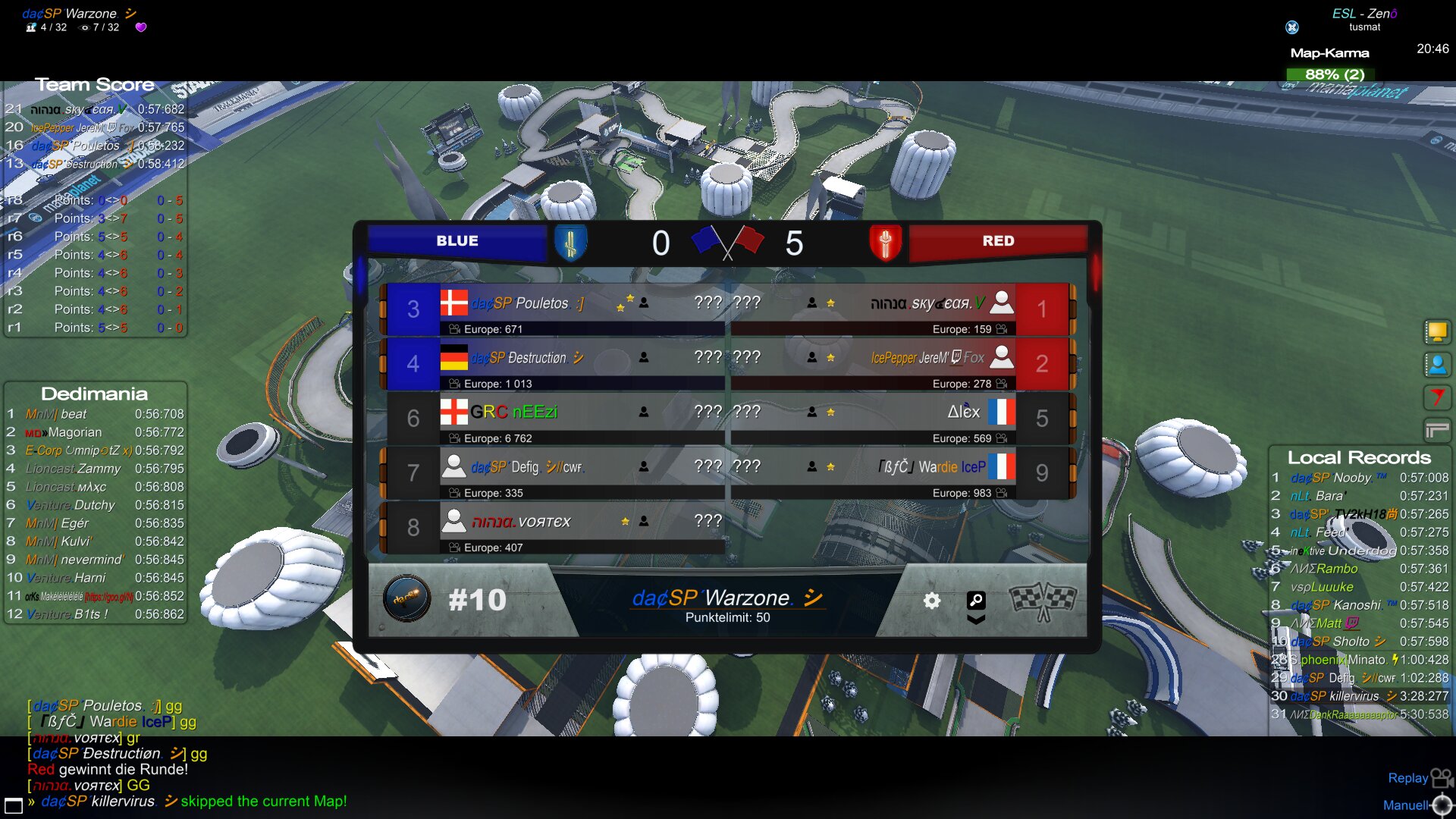
Task: Open the scoreboard gear settings icon
Action: [931, 601]
